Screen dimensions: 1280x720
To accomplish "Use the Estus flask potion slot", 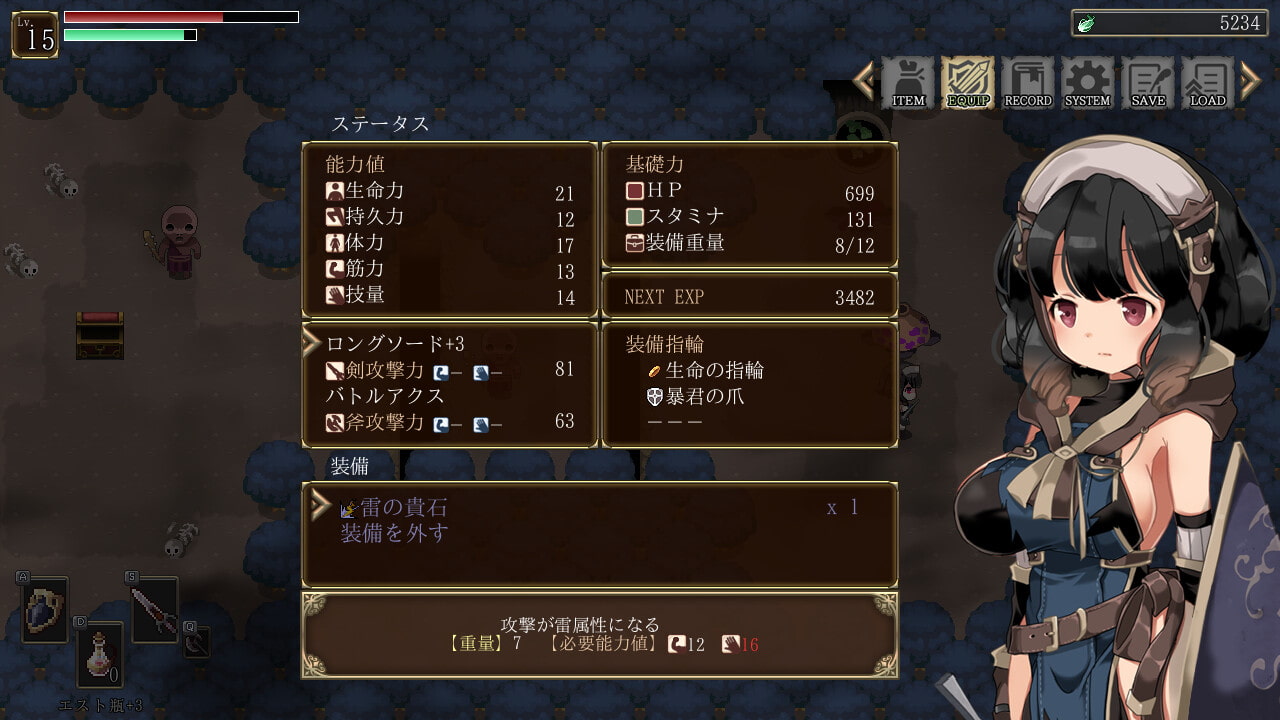I will [100, 655].
